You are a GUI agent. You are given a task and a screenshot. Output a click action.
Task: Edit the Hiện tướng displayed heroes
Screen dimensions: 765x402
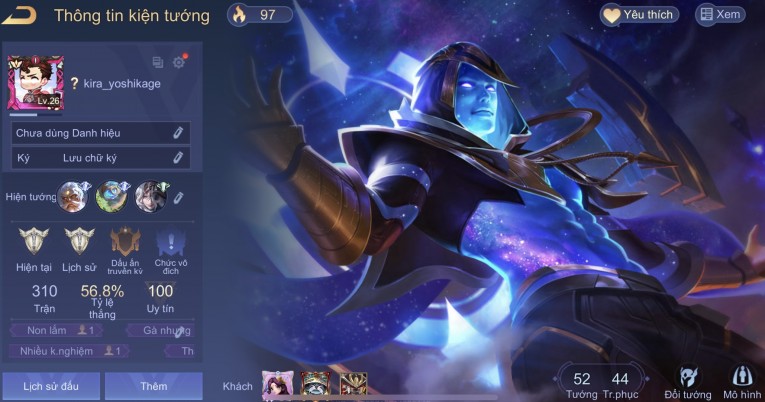click(179, 197)
